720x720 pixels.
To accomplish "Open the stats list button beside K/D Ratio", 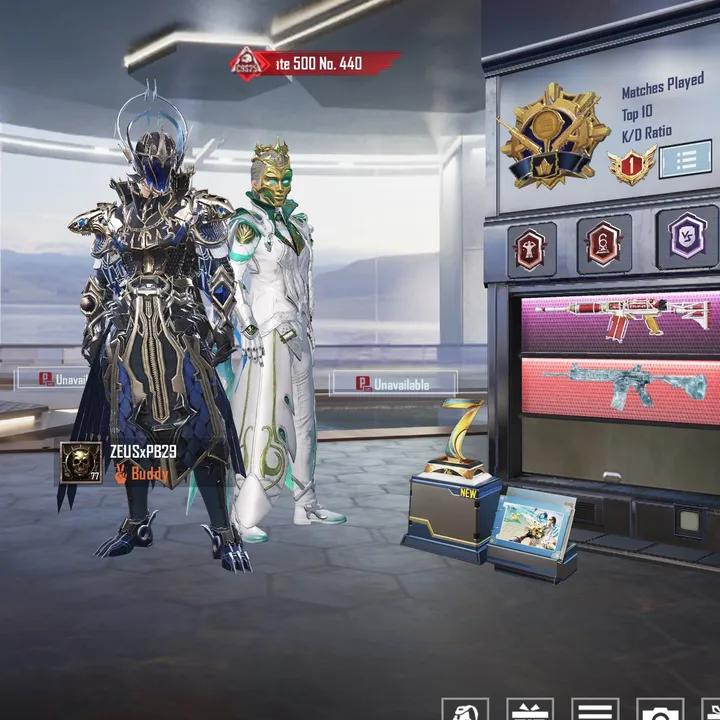I will point(685,159).
